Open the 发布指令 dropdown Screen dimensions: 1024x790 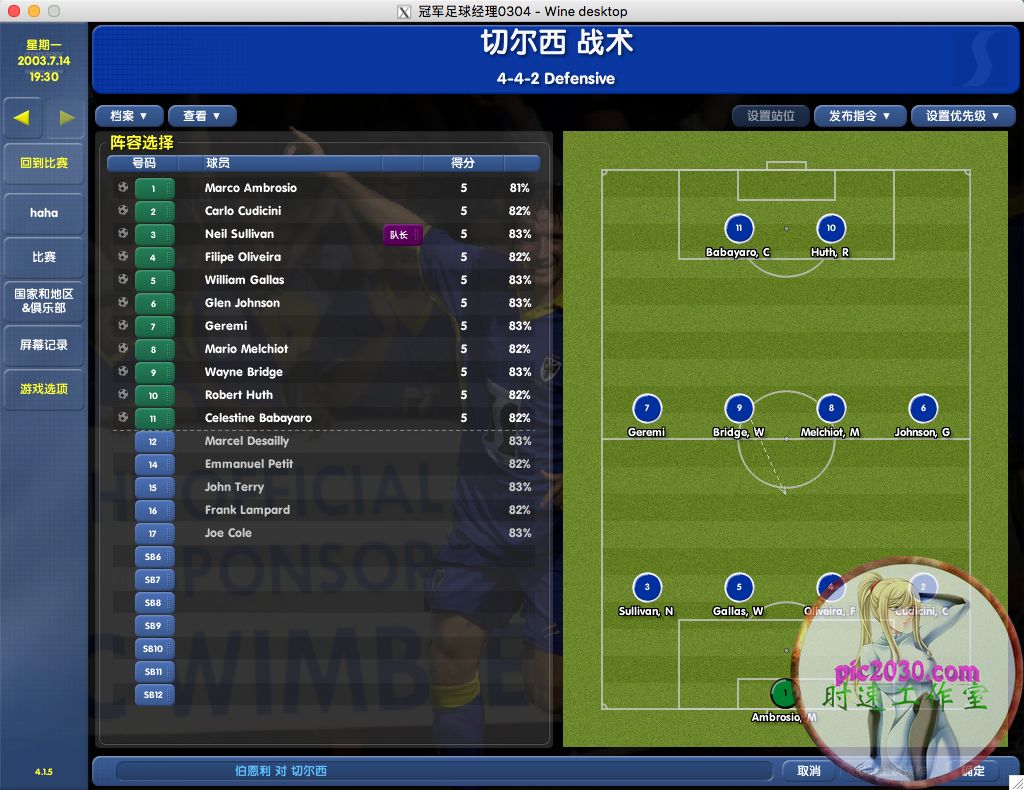(x=859, y=116)
